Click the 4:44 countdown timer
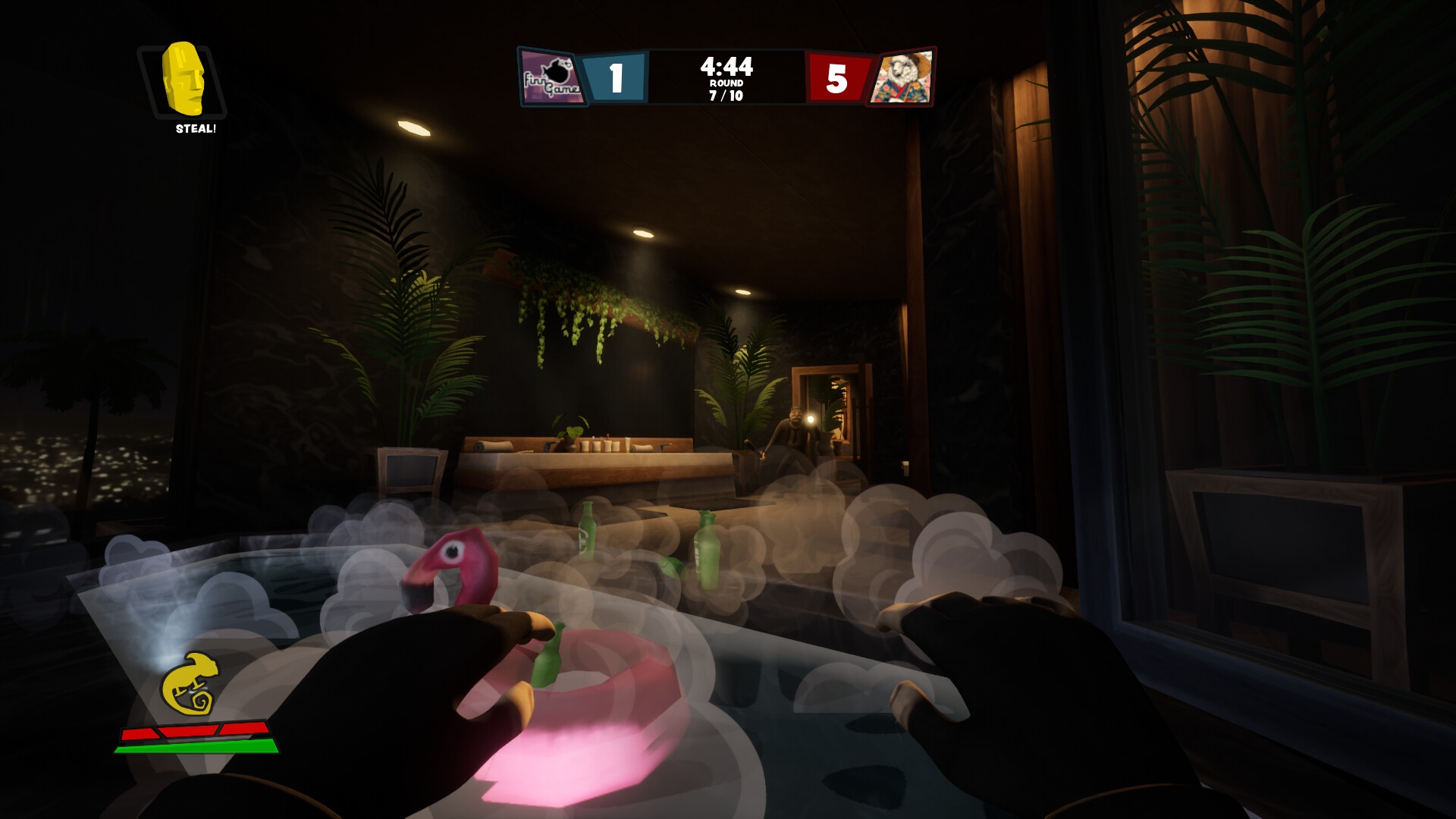This screenshot has width=1456, height=819. tap(725, 67)
